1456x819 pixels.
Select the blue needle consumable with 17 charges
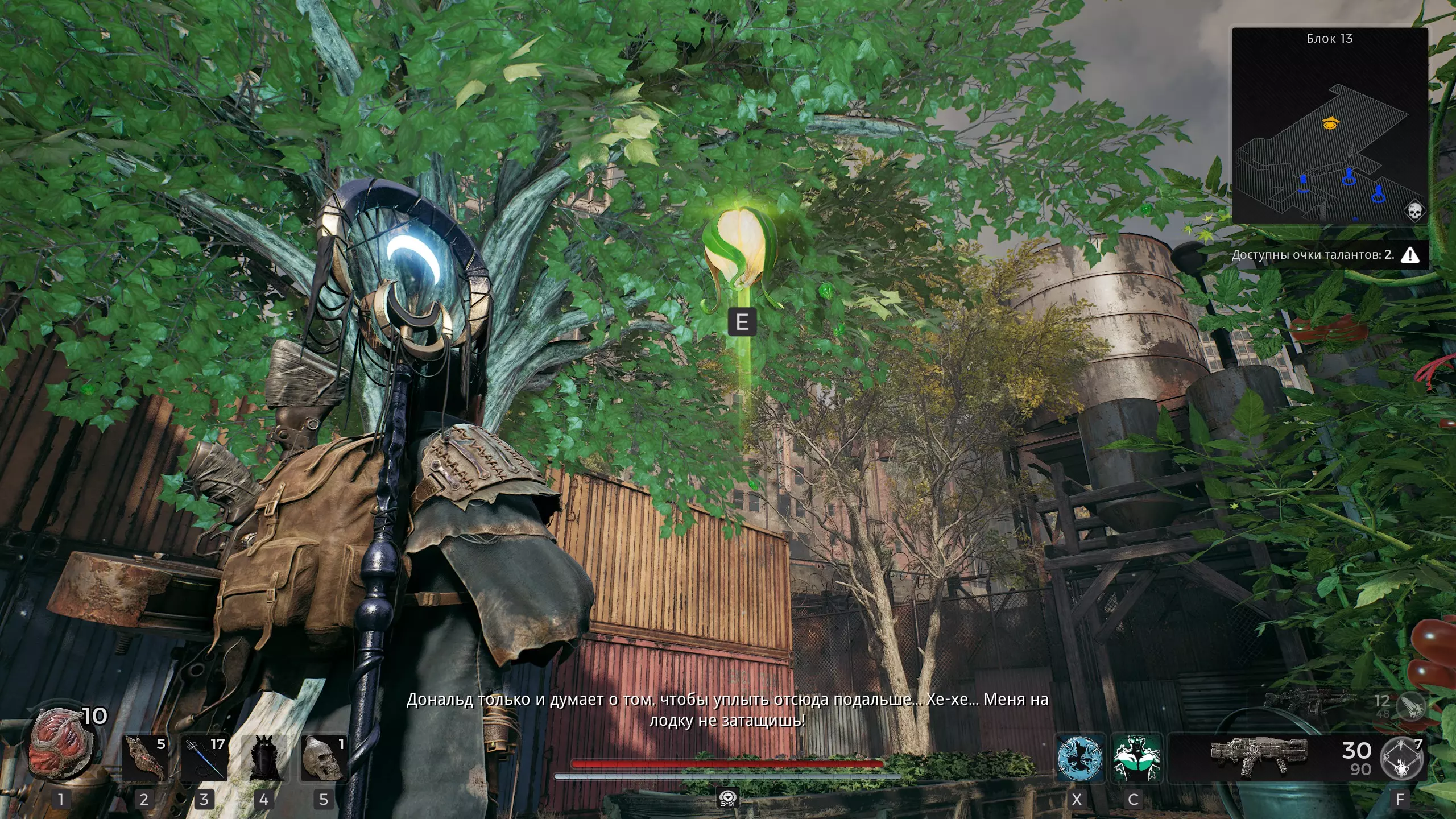pos(204,758)
